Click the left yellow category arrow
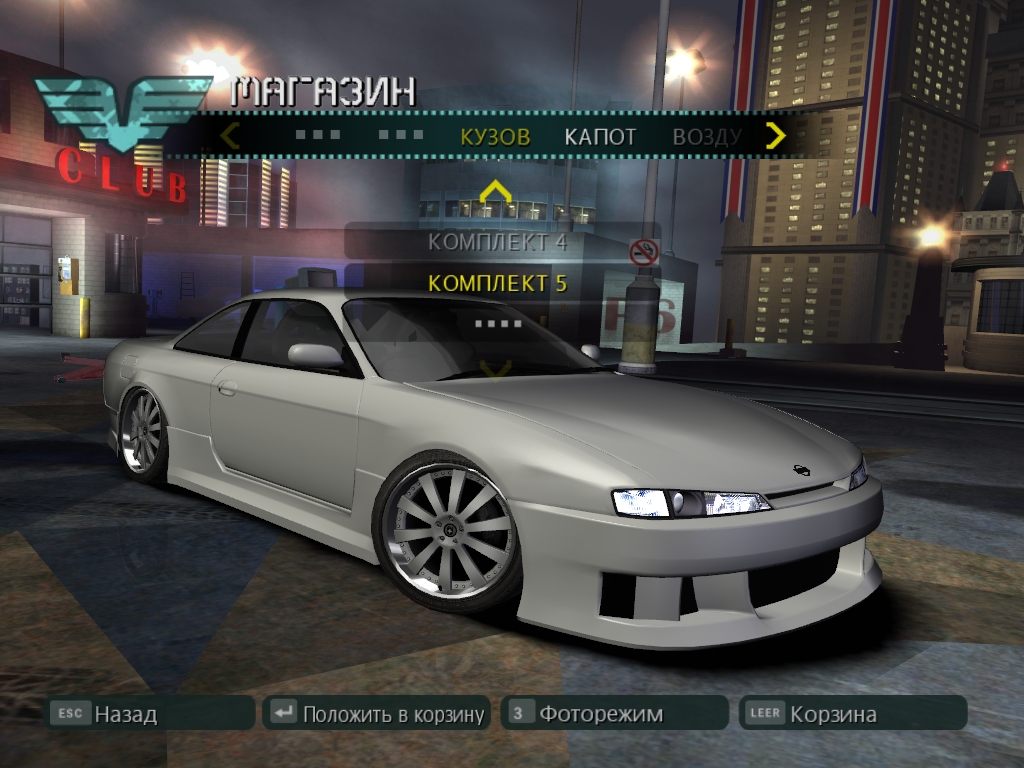 [x=230, y=135]
